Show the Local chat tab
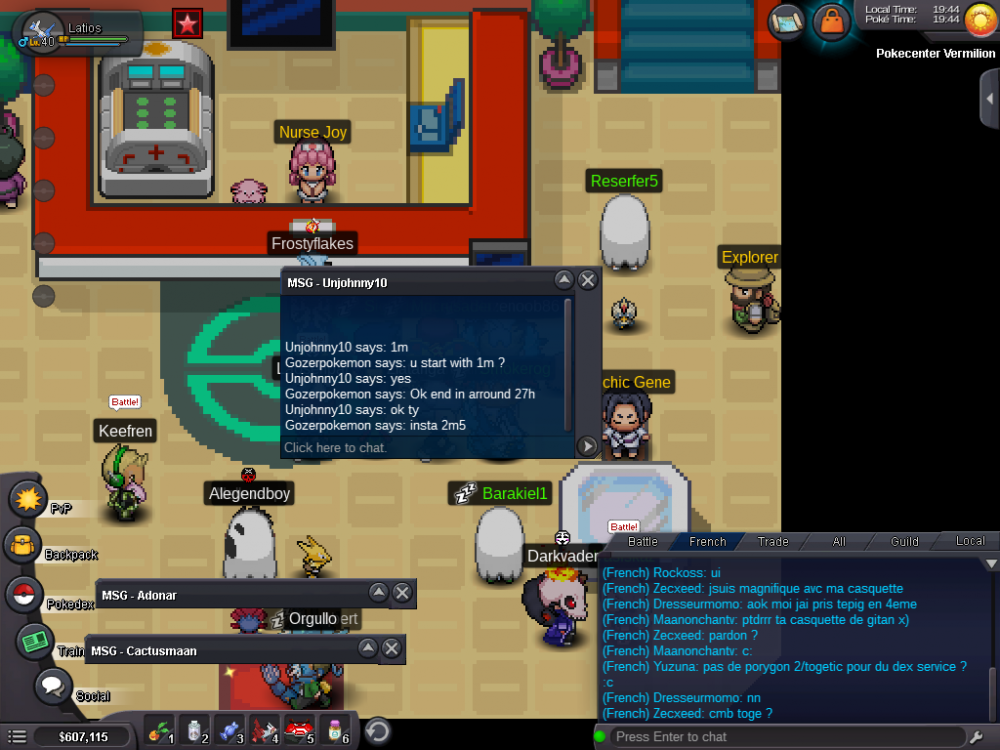The width and height of the screenshot is (1000, 750). pyautogui.click(x=969, y=541)
